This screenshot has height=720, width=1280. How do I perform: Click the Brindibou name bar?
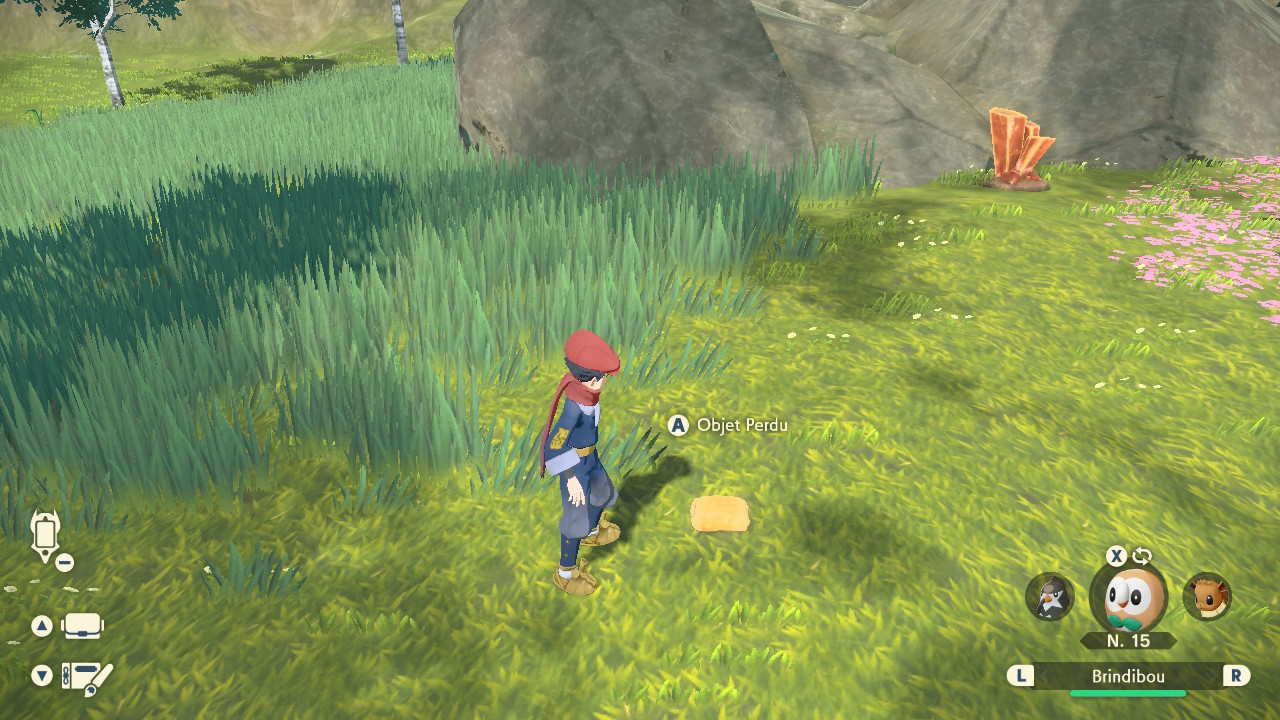(x=1128, y=677)
